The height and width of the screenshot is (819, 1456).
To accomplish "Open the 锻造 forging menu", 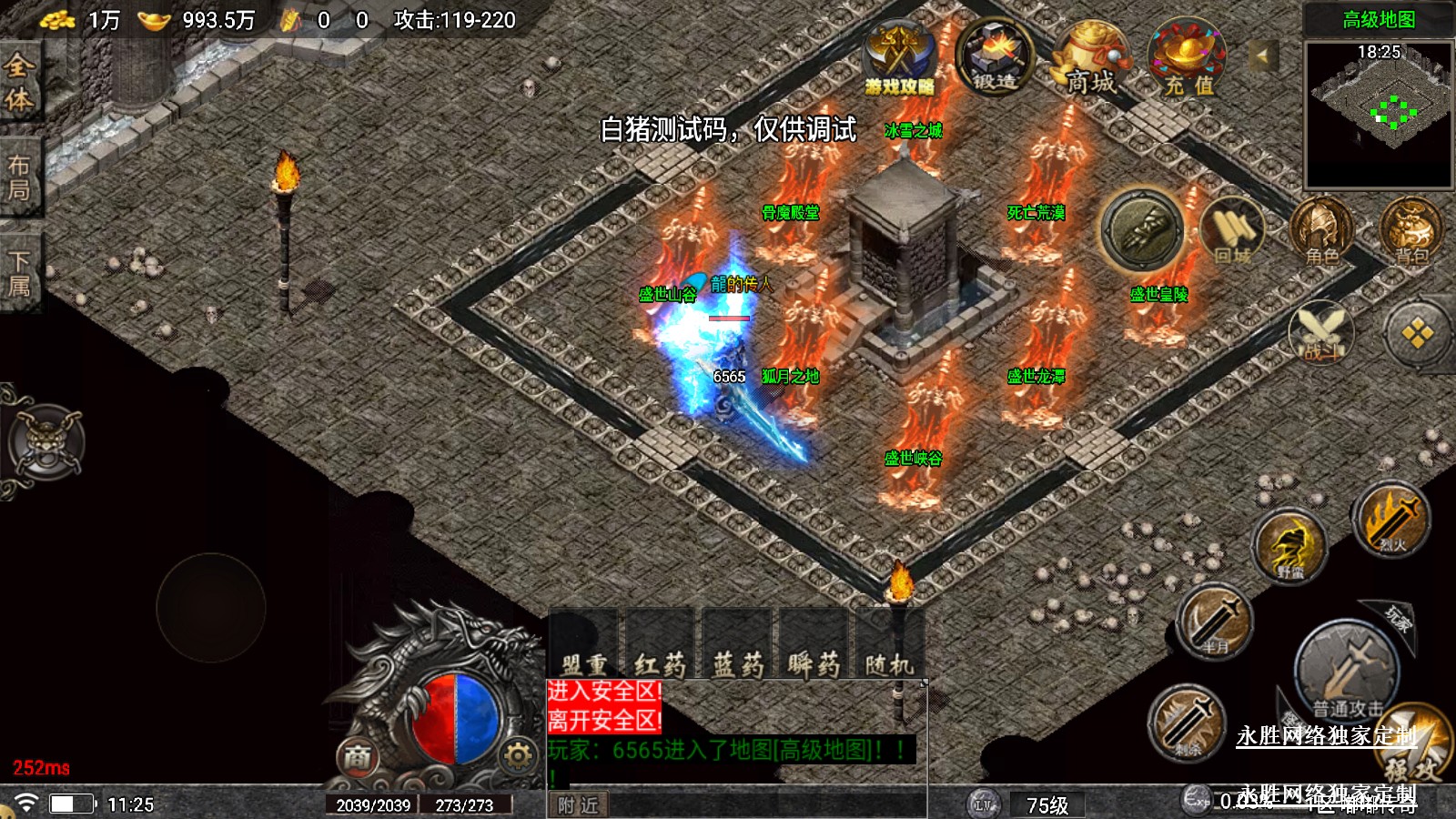I will point(996,57).
